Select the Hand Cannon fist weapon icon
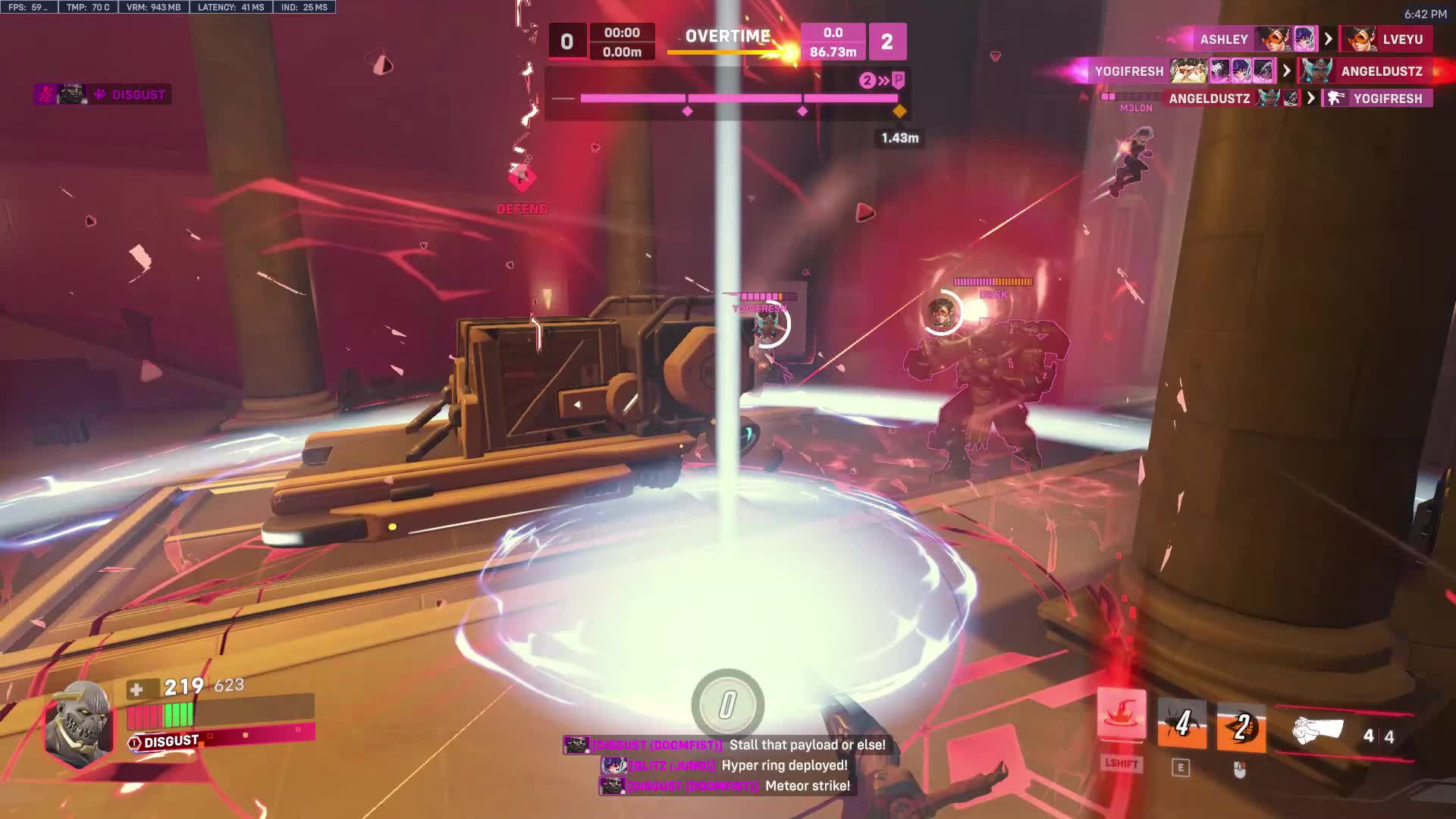 (1318, 732)
